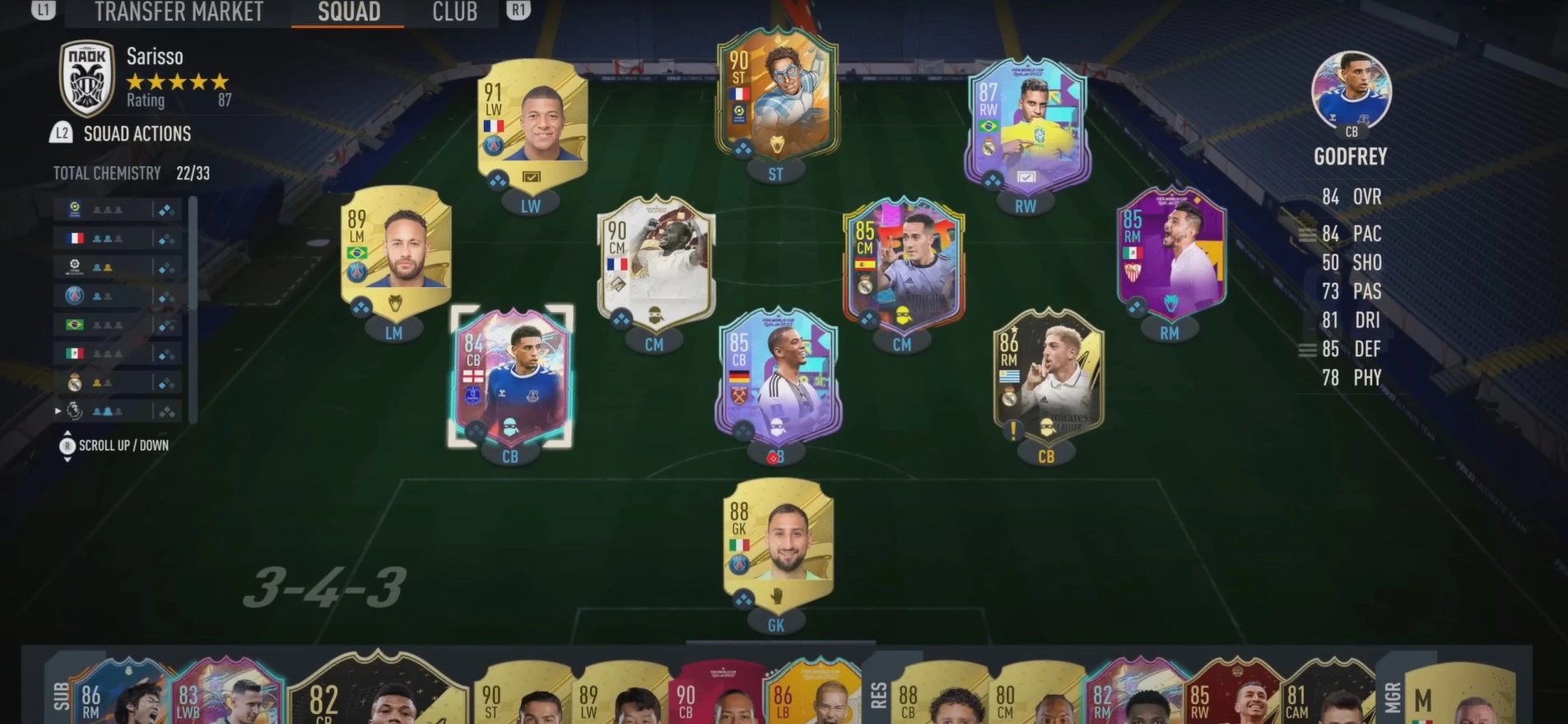Image resolution: width=1568 pixels, height=724 pixels.
Task: Click the Real Madrid crest in the sidebar
Action: 74,381
